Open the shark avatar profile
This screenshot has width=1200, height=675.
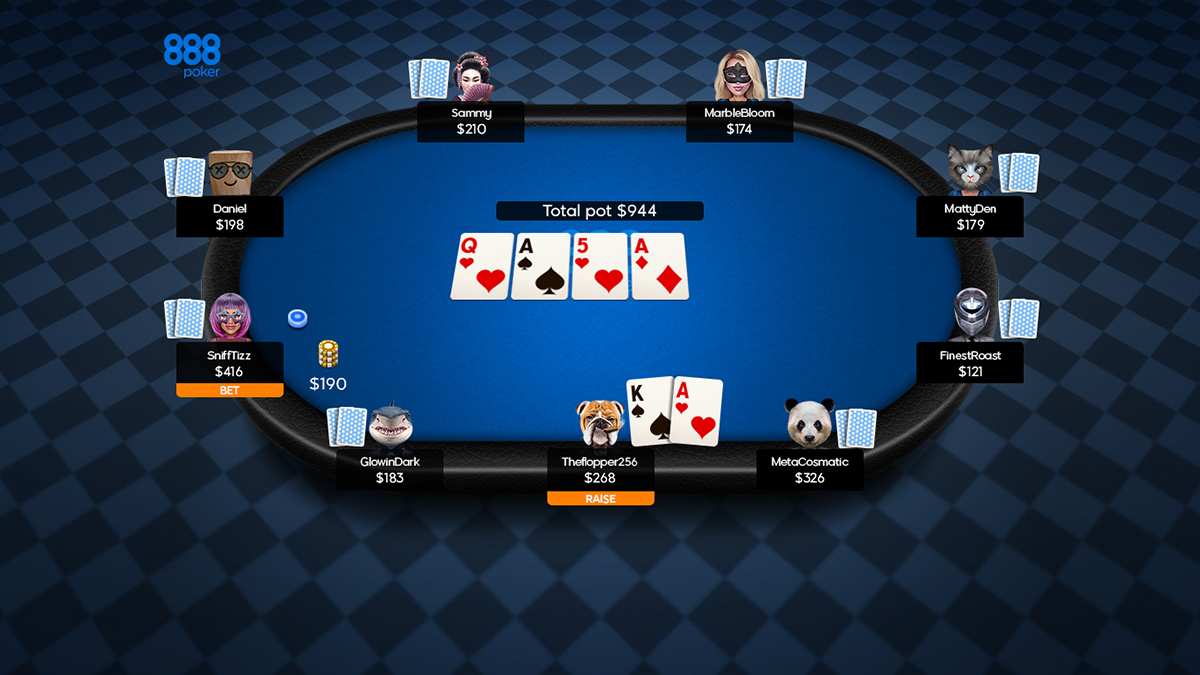390,425
